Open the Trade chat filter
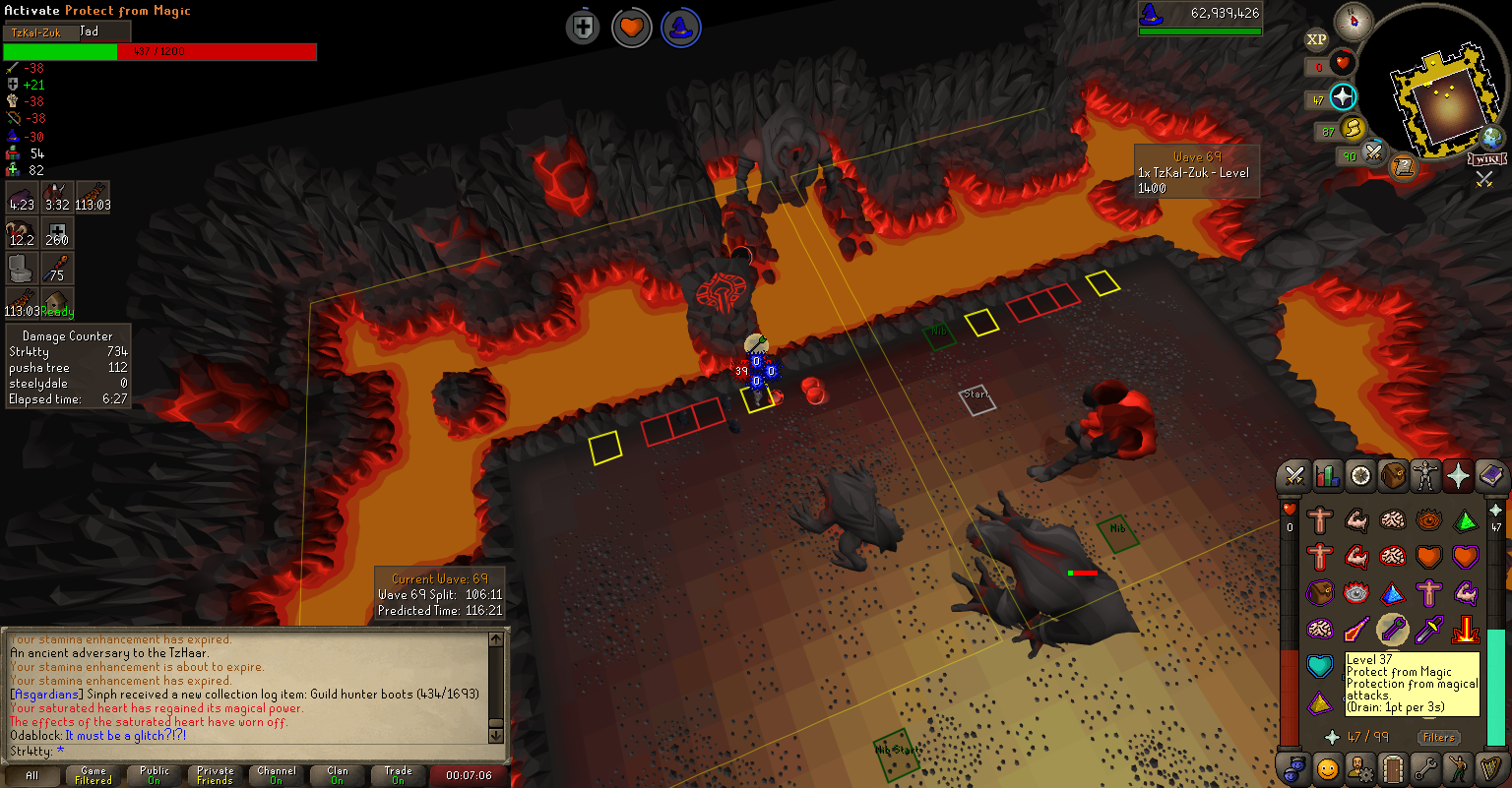 click(399, 775)
